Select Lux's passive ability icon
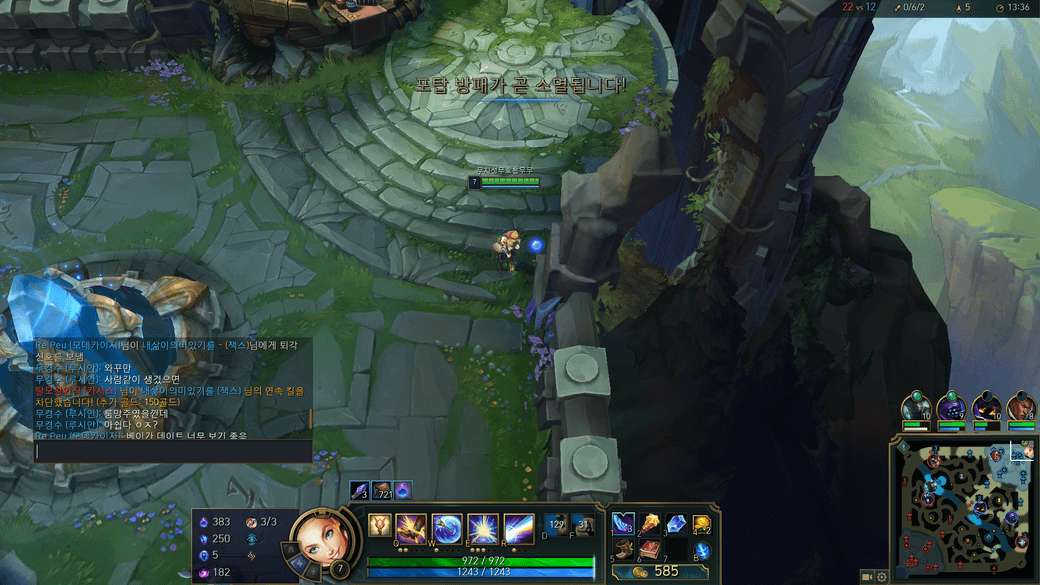1040x585 pixels. (380, 525)
